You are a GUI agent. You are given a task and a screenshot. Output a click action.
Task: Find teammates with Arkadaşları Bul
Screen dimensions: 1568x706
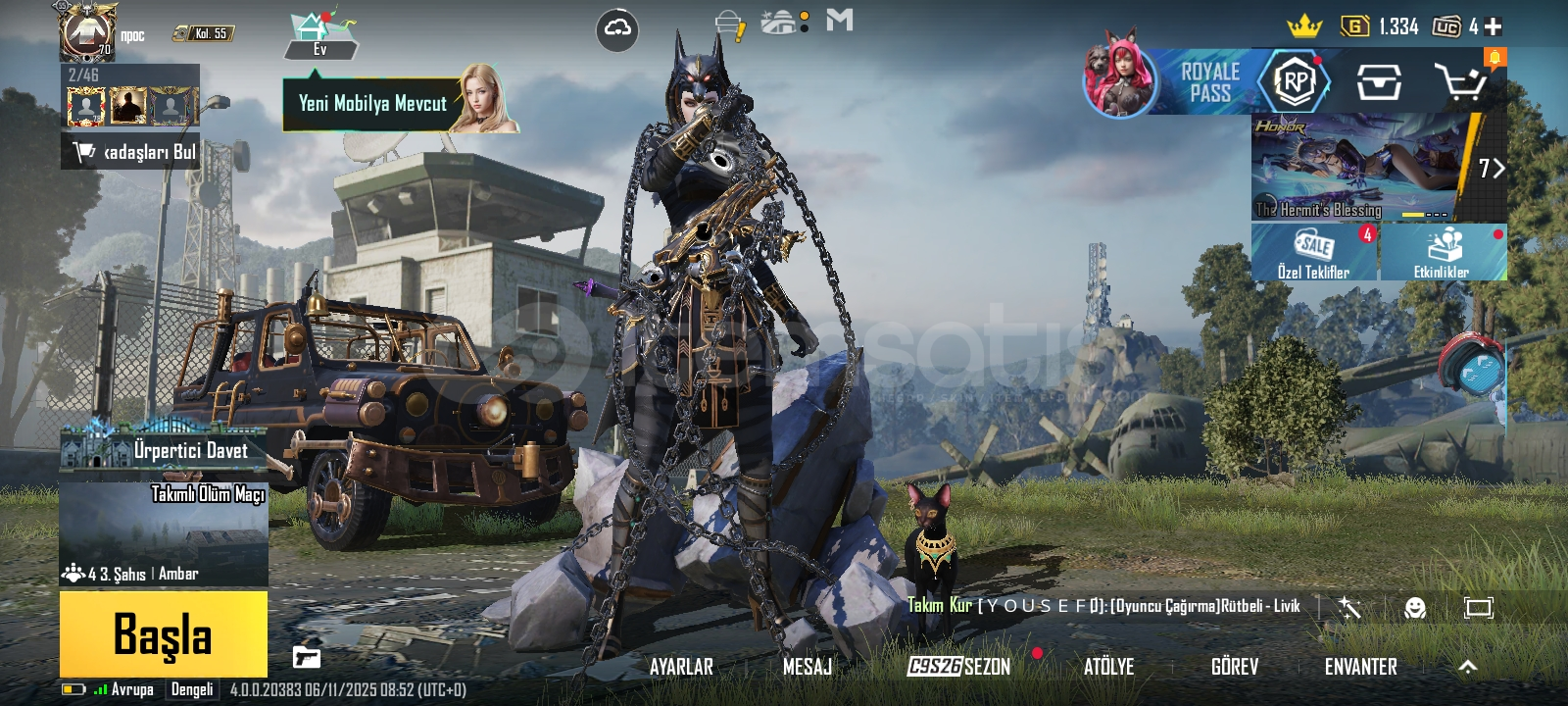(131, 152)
